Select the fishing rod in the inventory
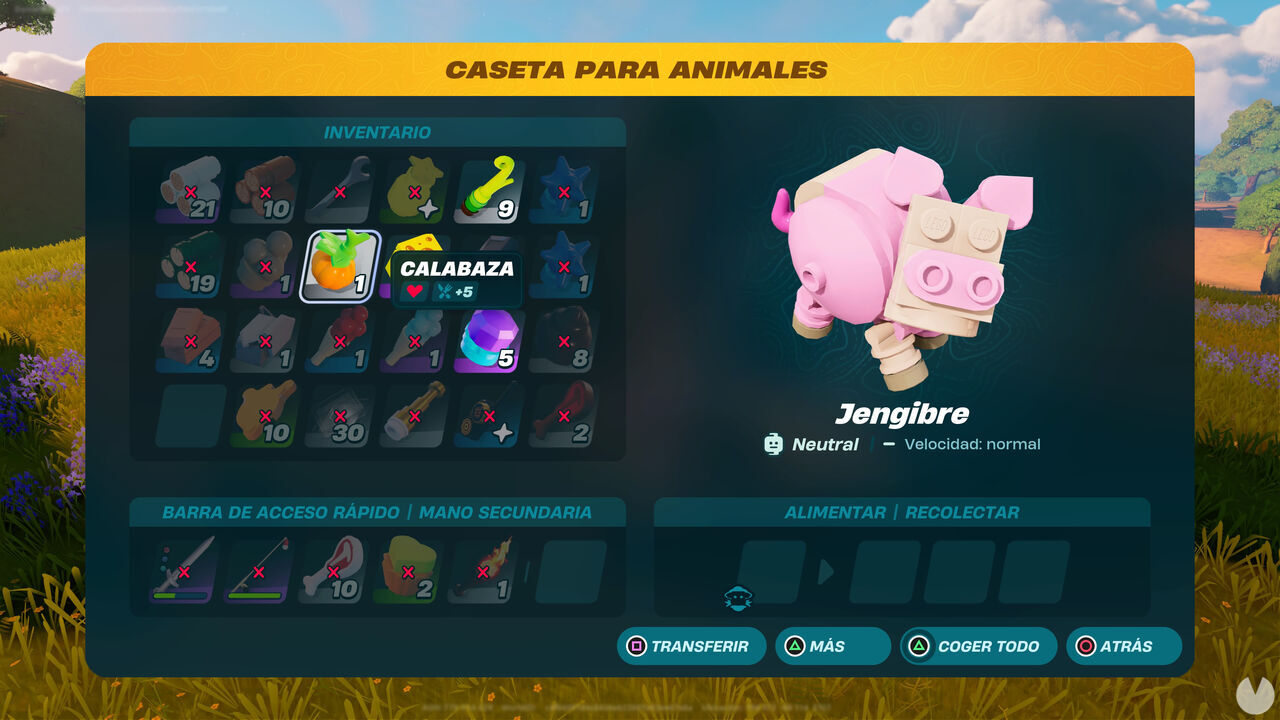The height and width of the screenshot is (720, 1280). 487,420
